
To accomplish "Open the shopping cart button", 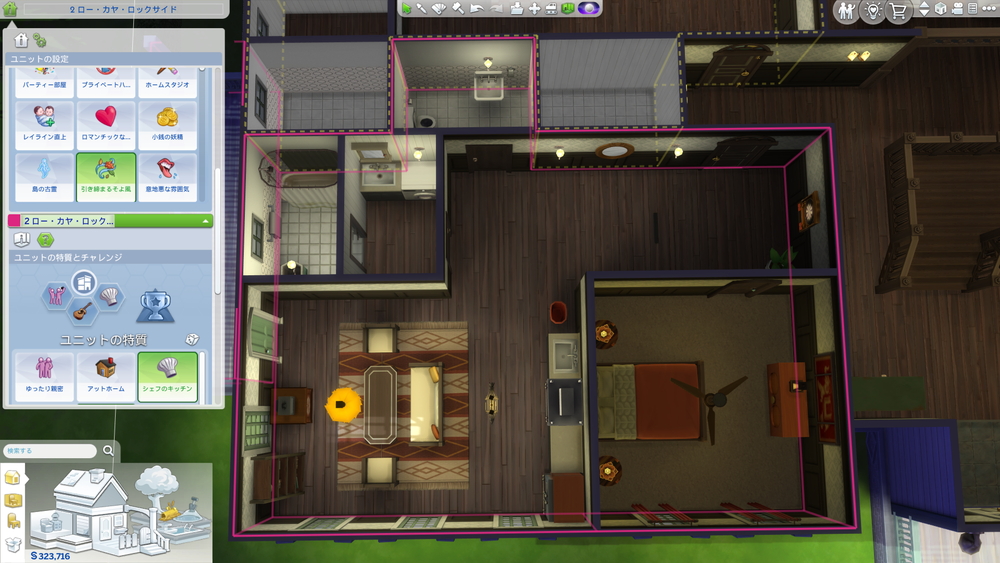I will pyautogui.click(x=899, y=10).
